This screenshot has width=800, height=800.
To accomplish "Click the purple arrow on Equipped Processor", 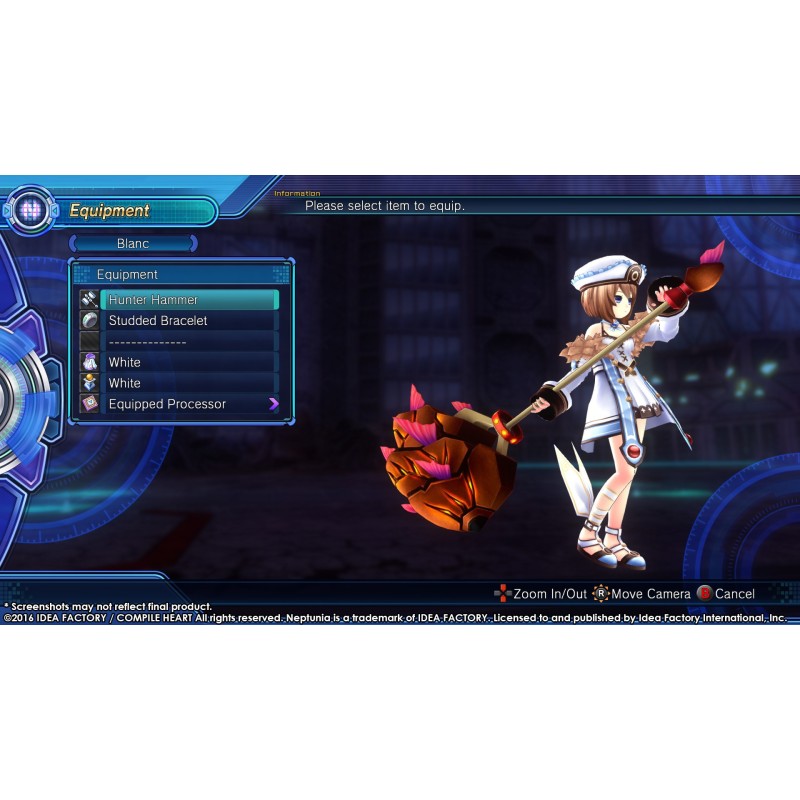I will point(273,405).
